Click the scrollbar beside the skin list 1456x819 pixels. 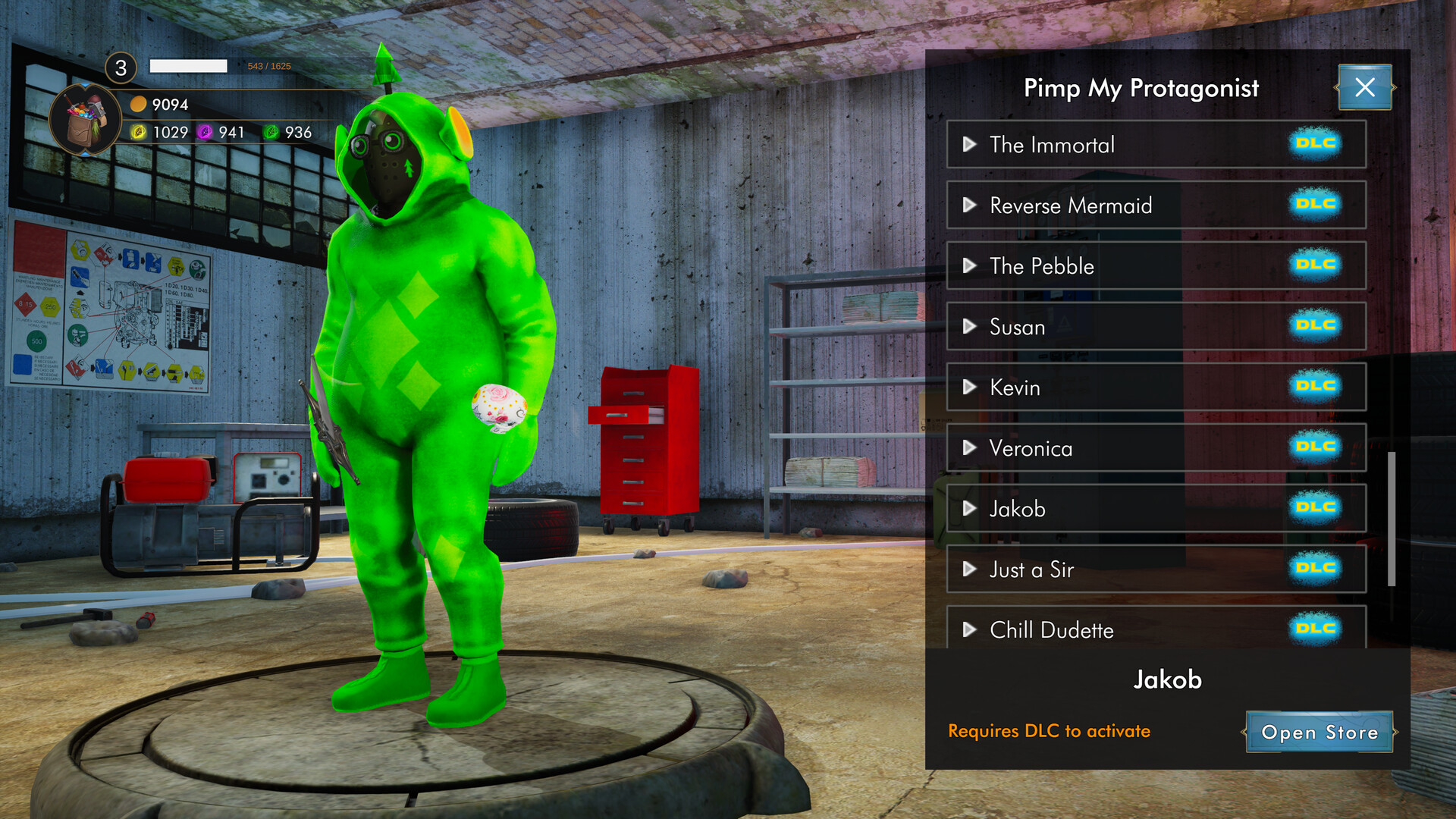point(1394,516)
